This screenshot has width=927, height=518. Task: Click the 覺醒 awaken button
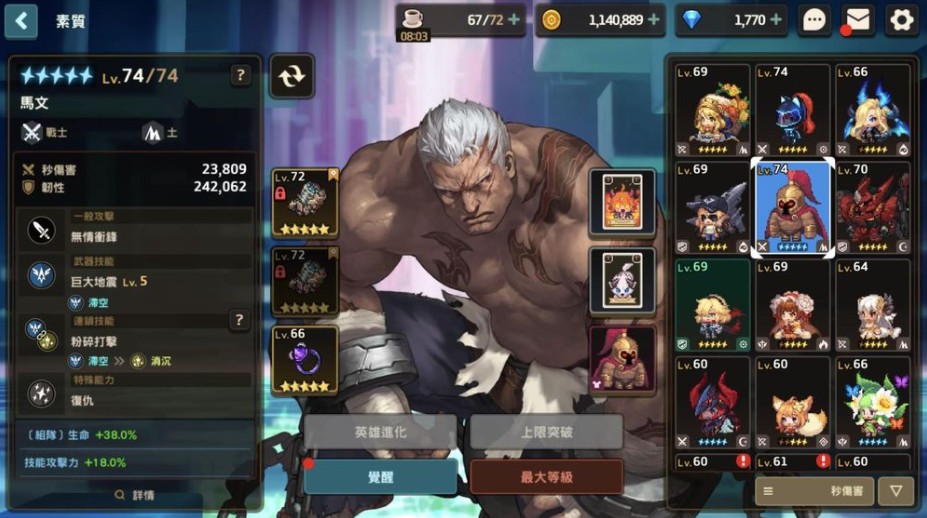coord(380,477)
